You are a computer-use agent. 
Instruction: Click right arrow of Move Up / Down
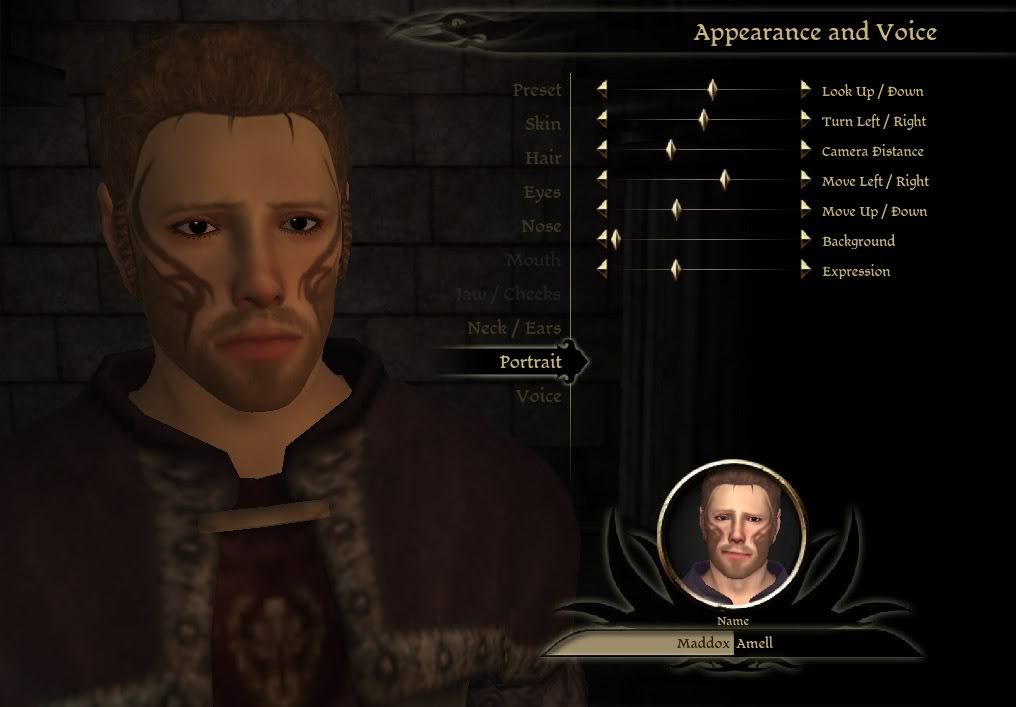(806, 210)
